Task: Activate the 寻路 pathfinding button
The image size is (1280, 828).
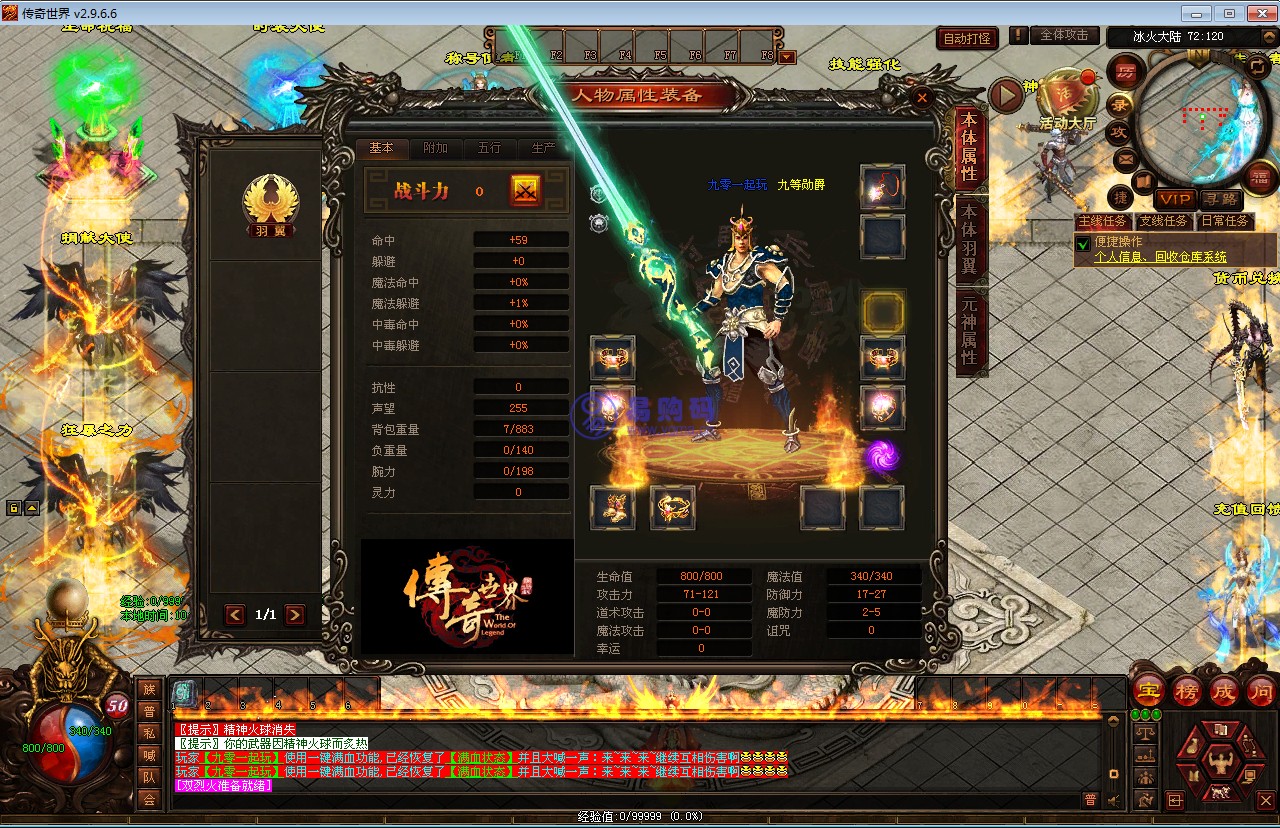Action: pos(1220,200)
